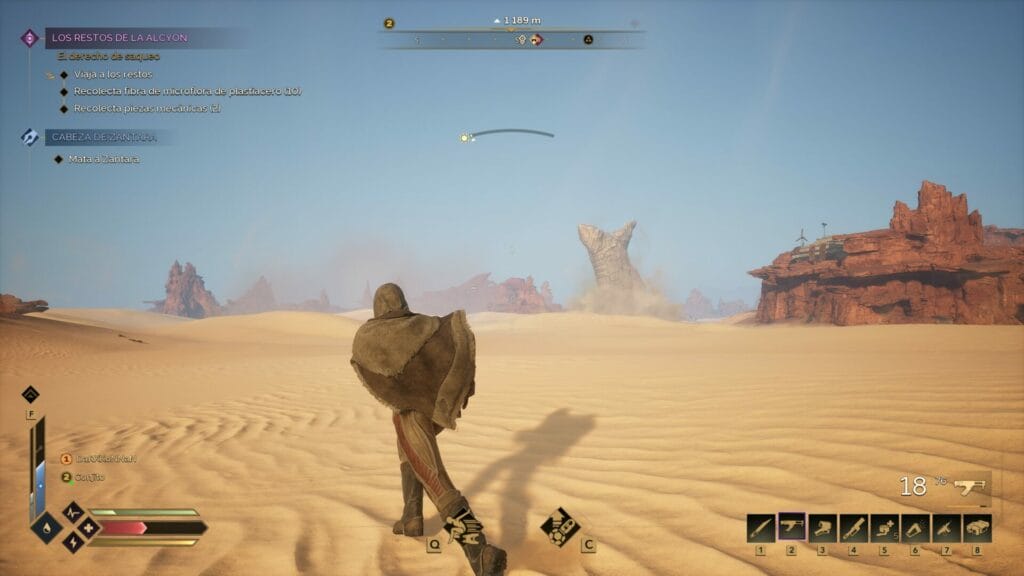The height and width of the screenshot is (576, 1024).
Task: Select the crossed tool in slot 7
Action: (x=946, y=528)
